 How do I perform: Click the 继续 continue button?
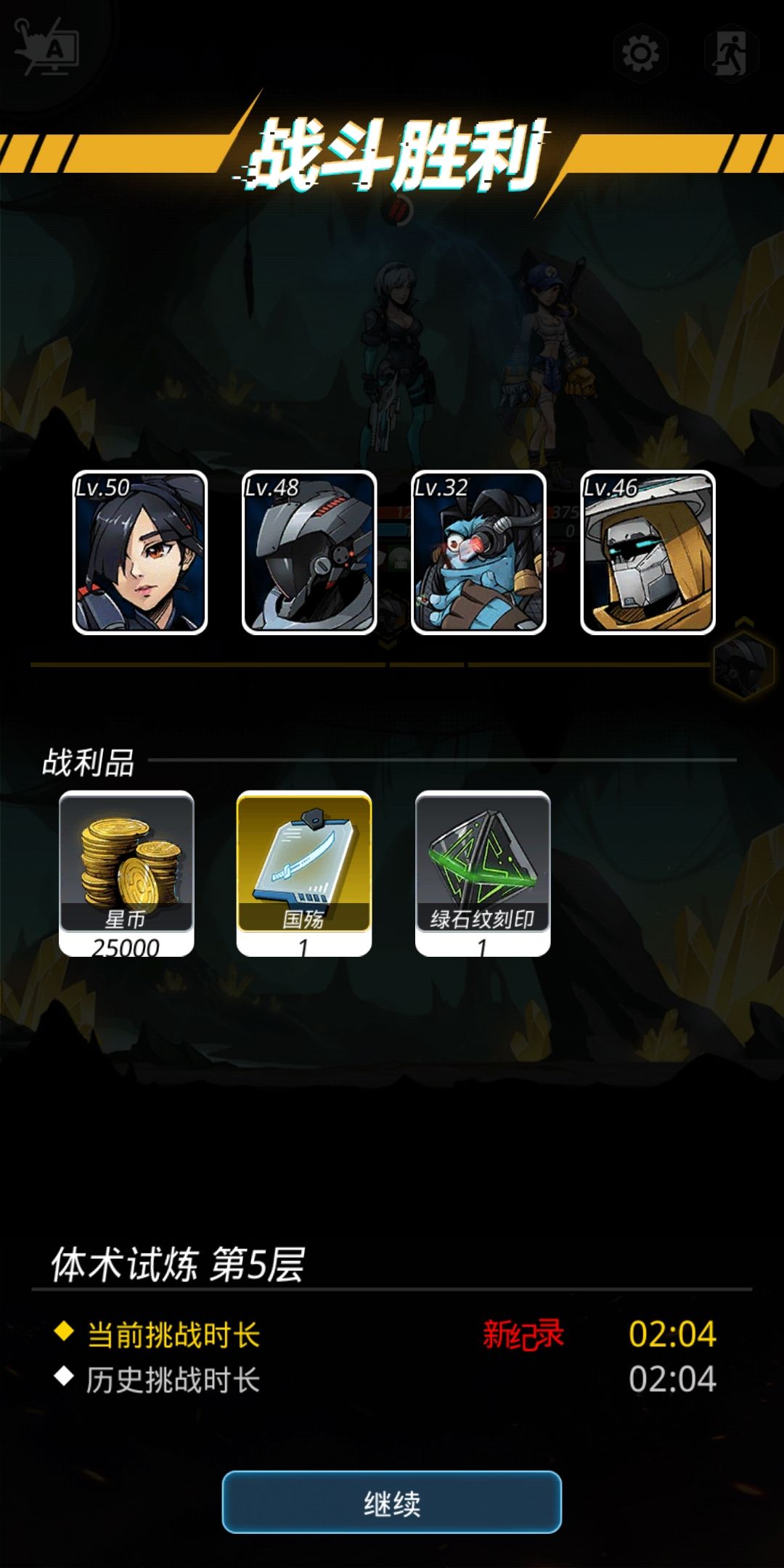click(391, 1502)
